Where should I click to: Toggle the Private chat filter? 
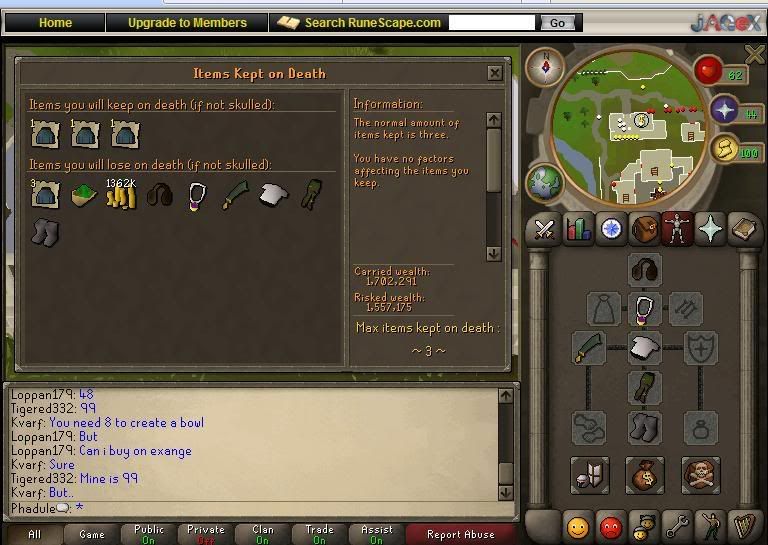(206, 534)
